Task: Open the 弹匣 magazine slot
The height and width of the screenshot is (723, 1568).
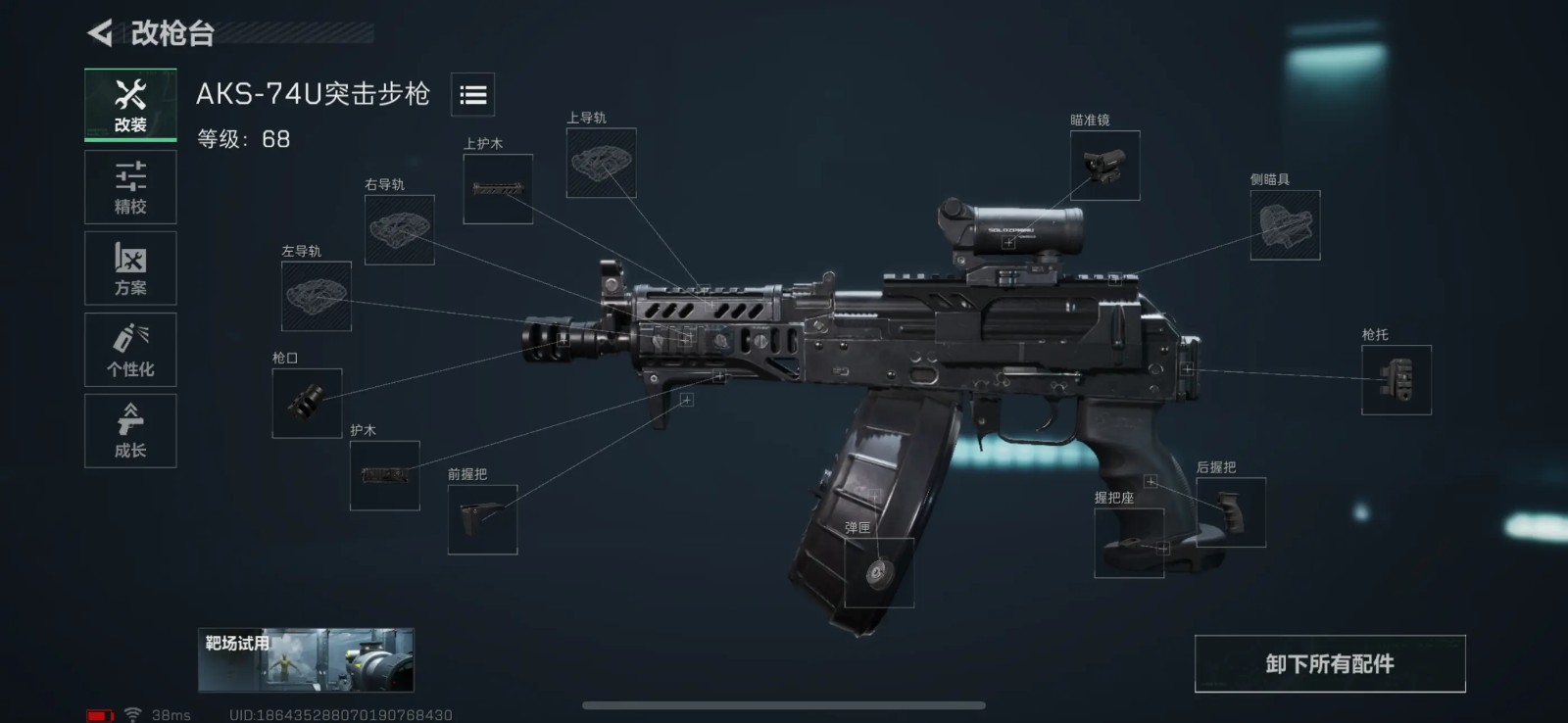Action: (x=878, y=572)
